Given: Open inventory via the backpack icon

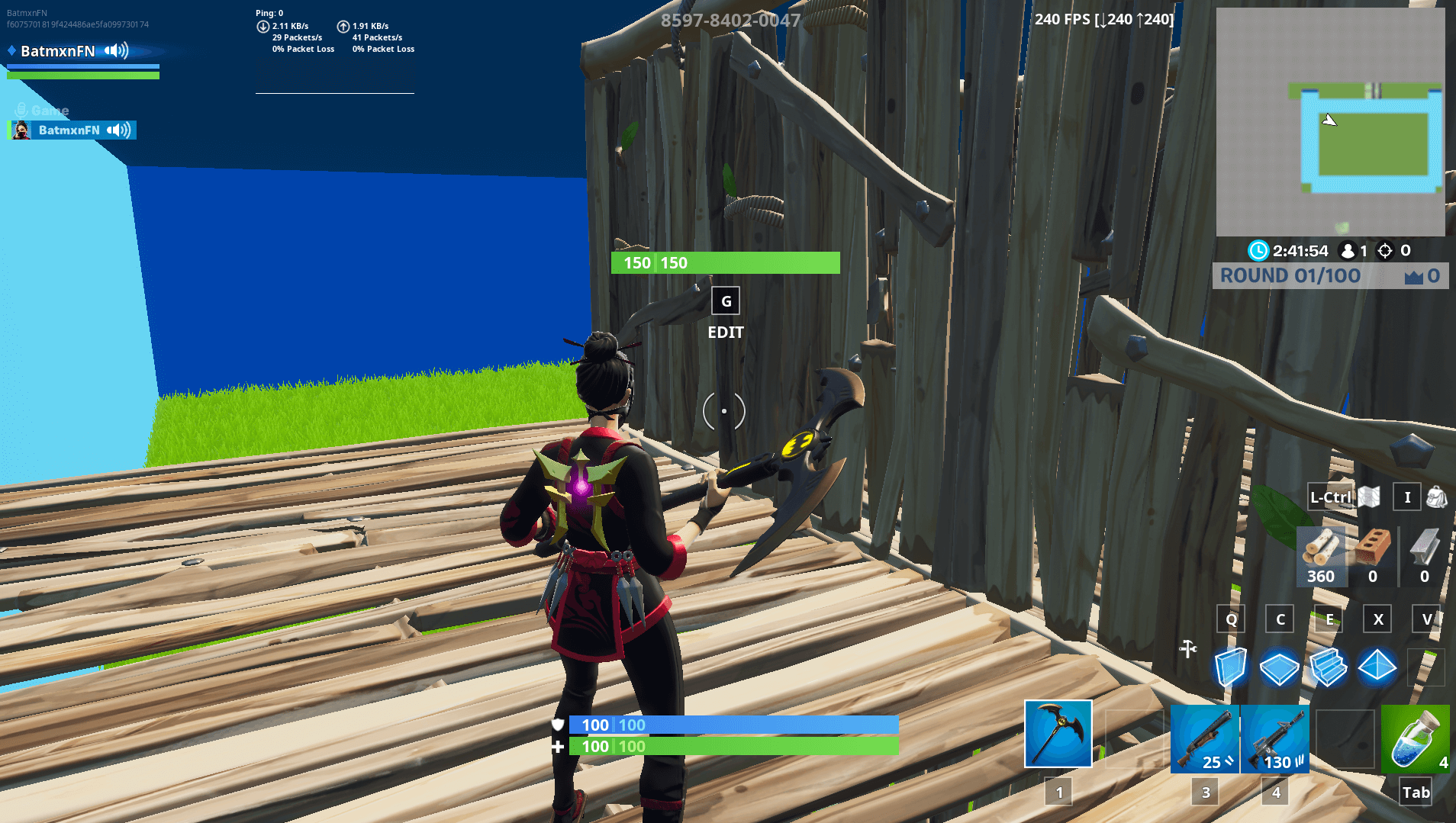Looking at the screenshot, I should point(1438,497).
